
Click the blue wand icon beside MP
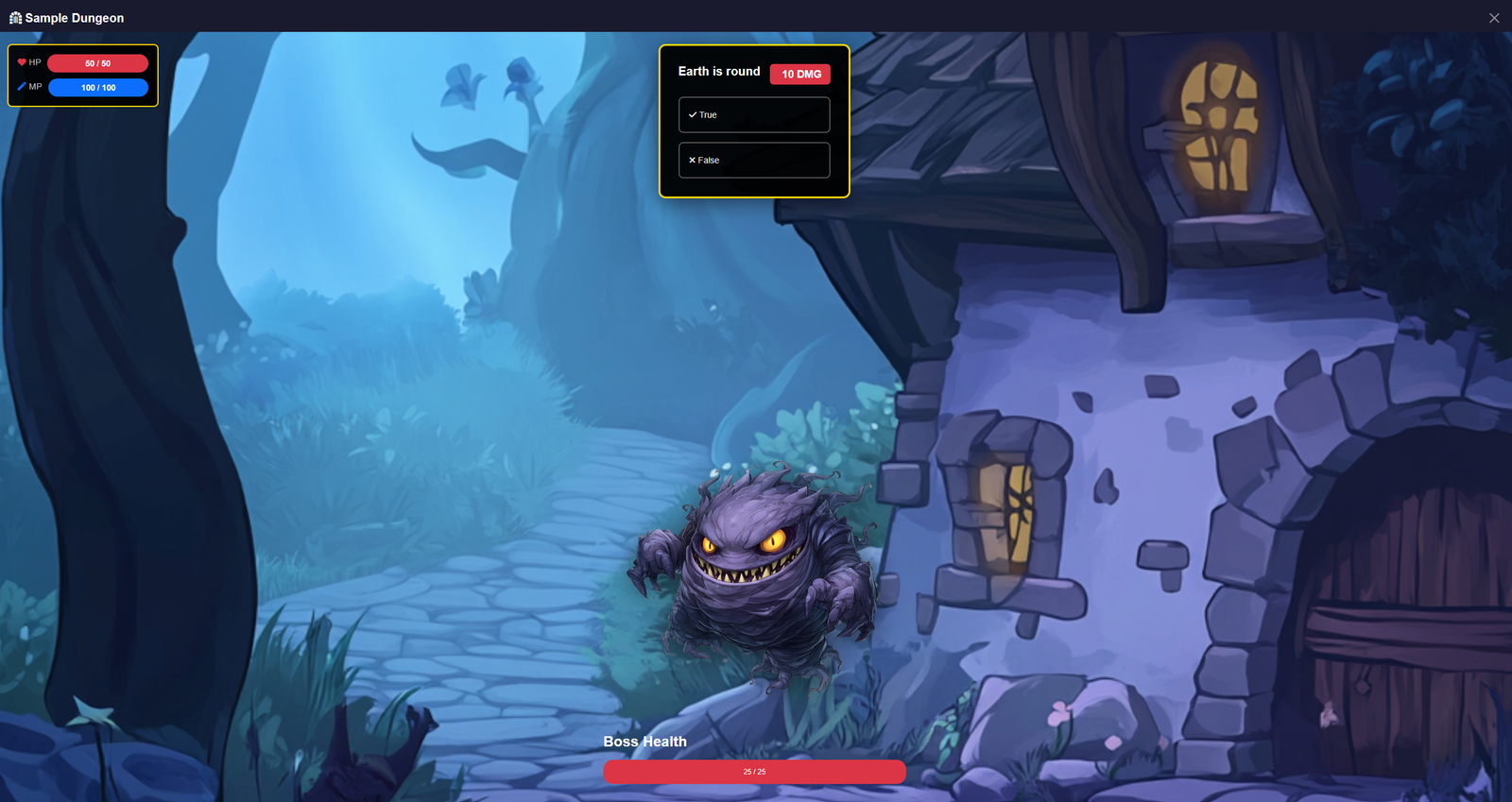click(x=22, y=86)
